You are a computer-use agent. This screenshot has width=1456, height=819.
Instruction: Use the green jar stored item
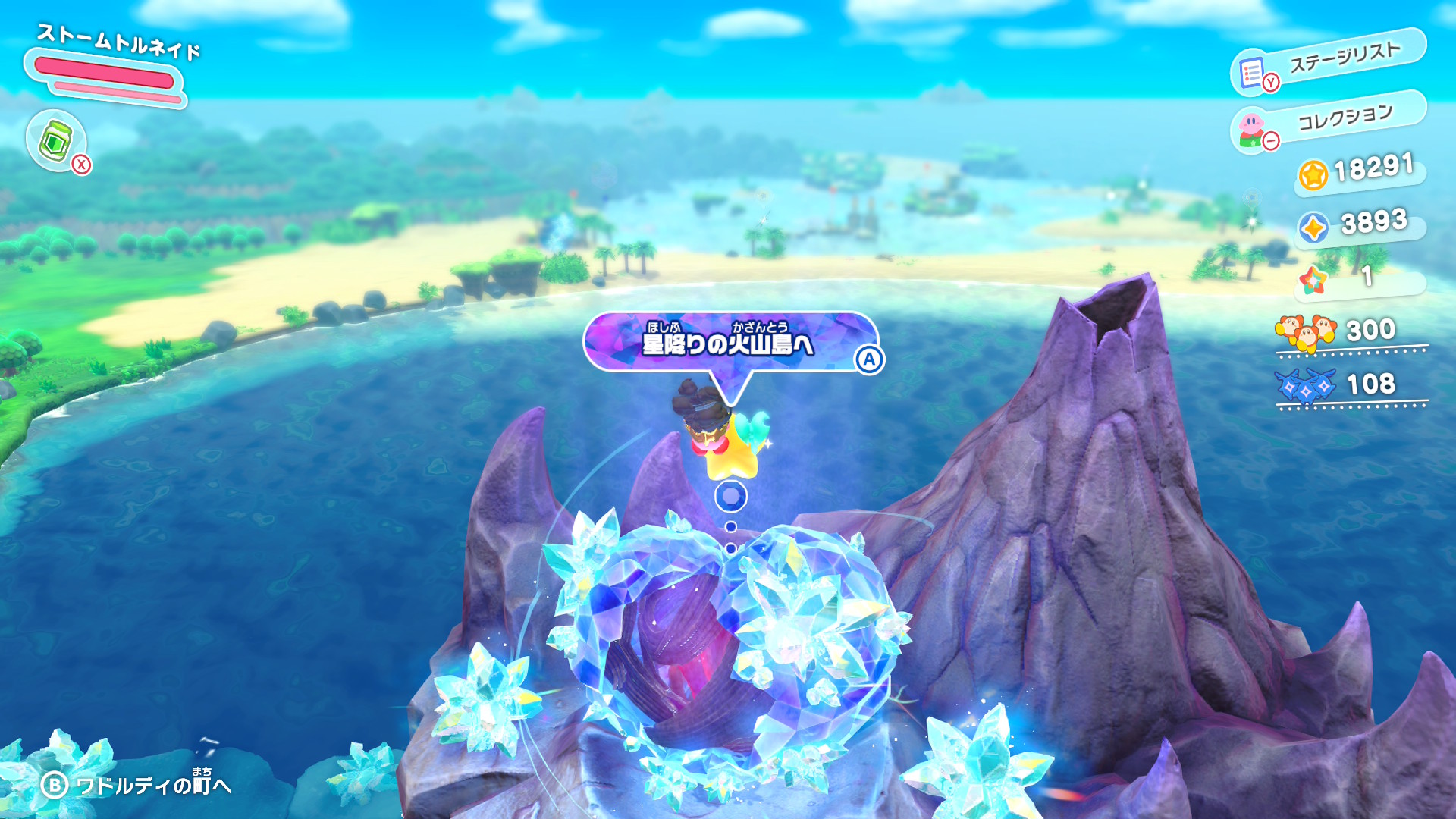click(57, 141)
